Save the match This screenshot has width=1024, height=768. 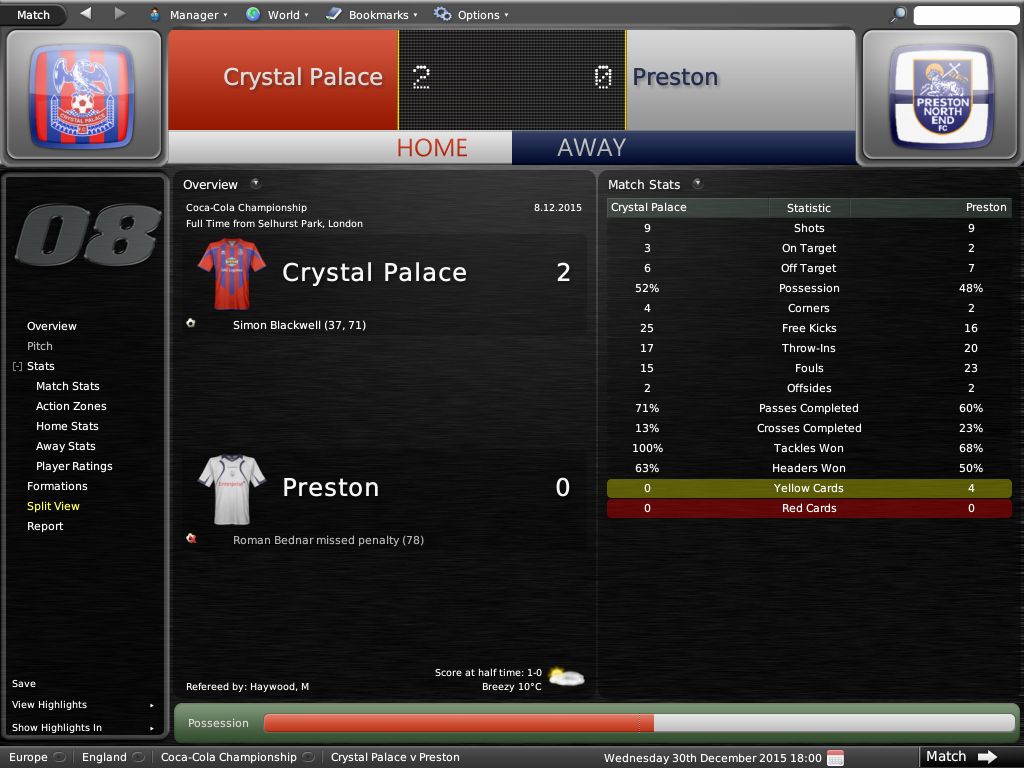(24, 684)
